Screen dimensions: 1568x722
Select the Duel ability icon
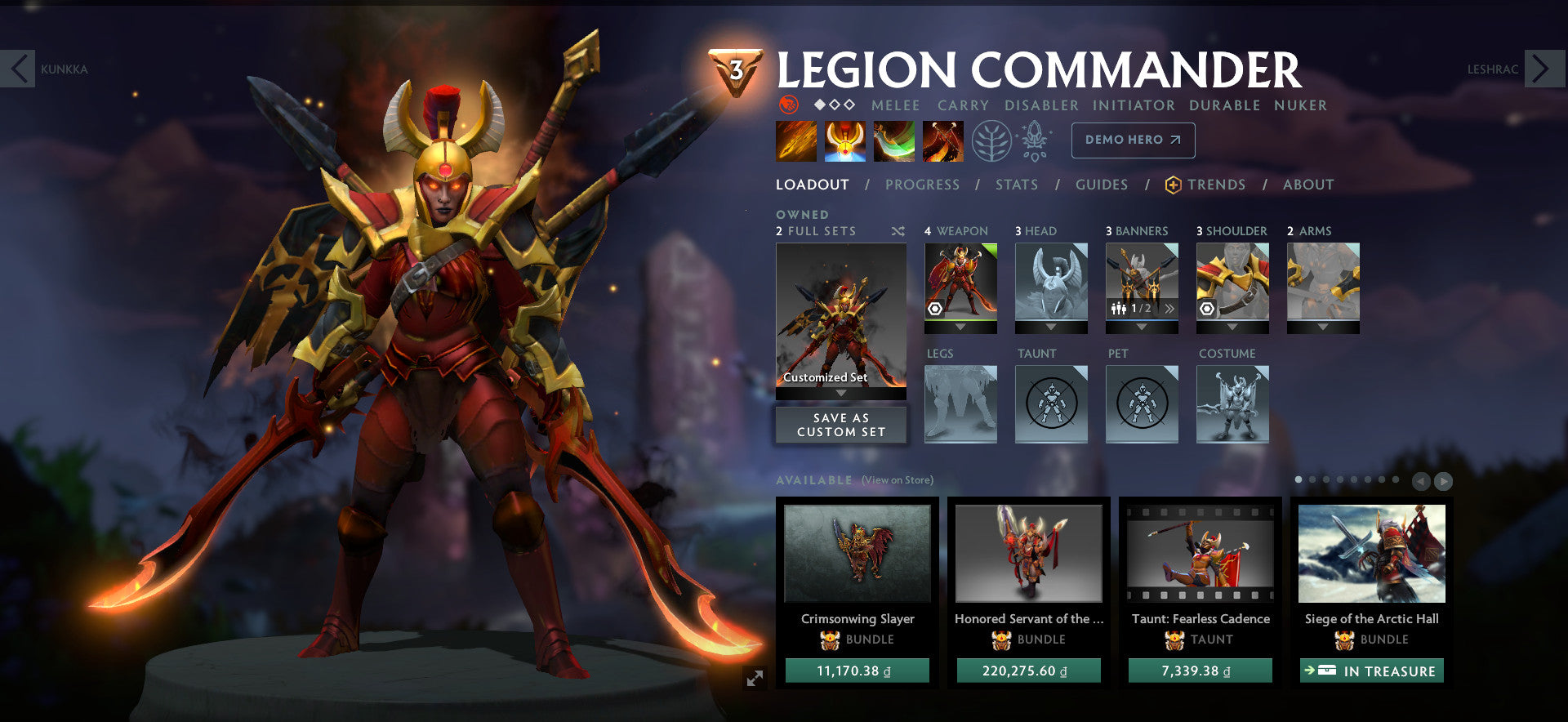943,140
